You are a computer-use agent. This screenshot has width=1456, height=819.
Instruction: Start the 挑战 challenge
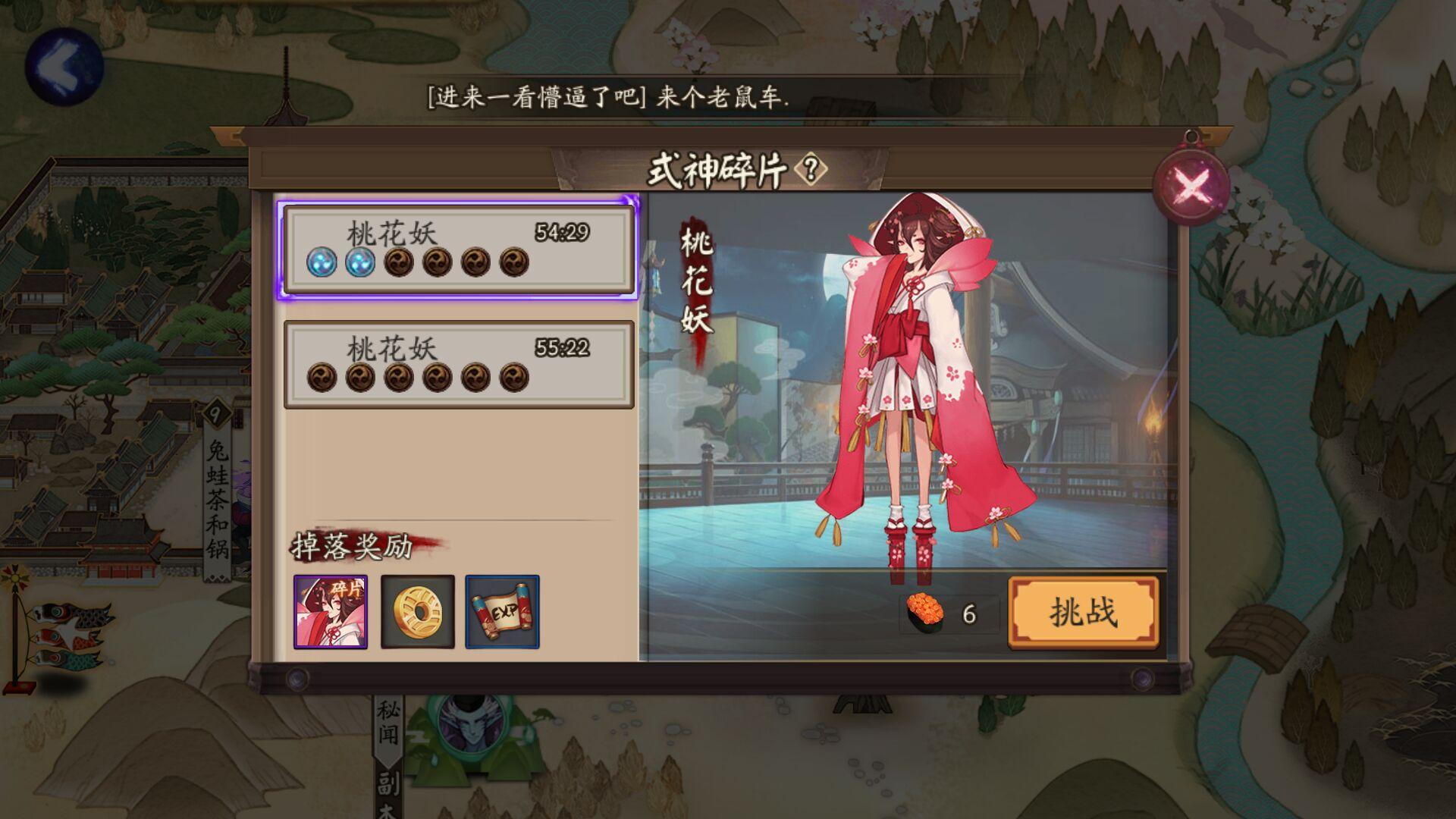(1083, 613)
